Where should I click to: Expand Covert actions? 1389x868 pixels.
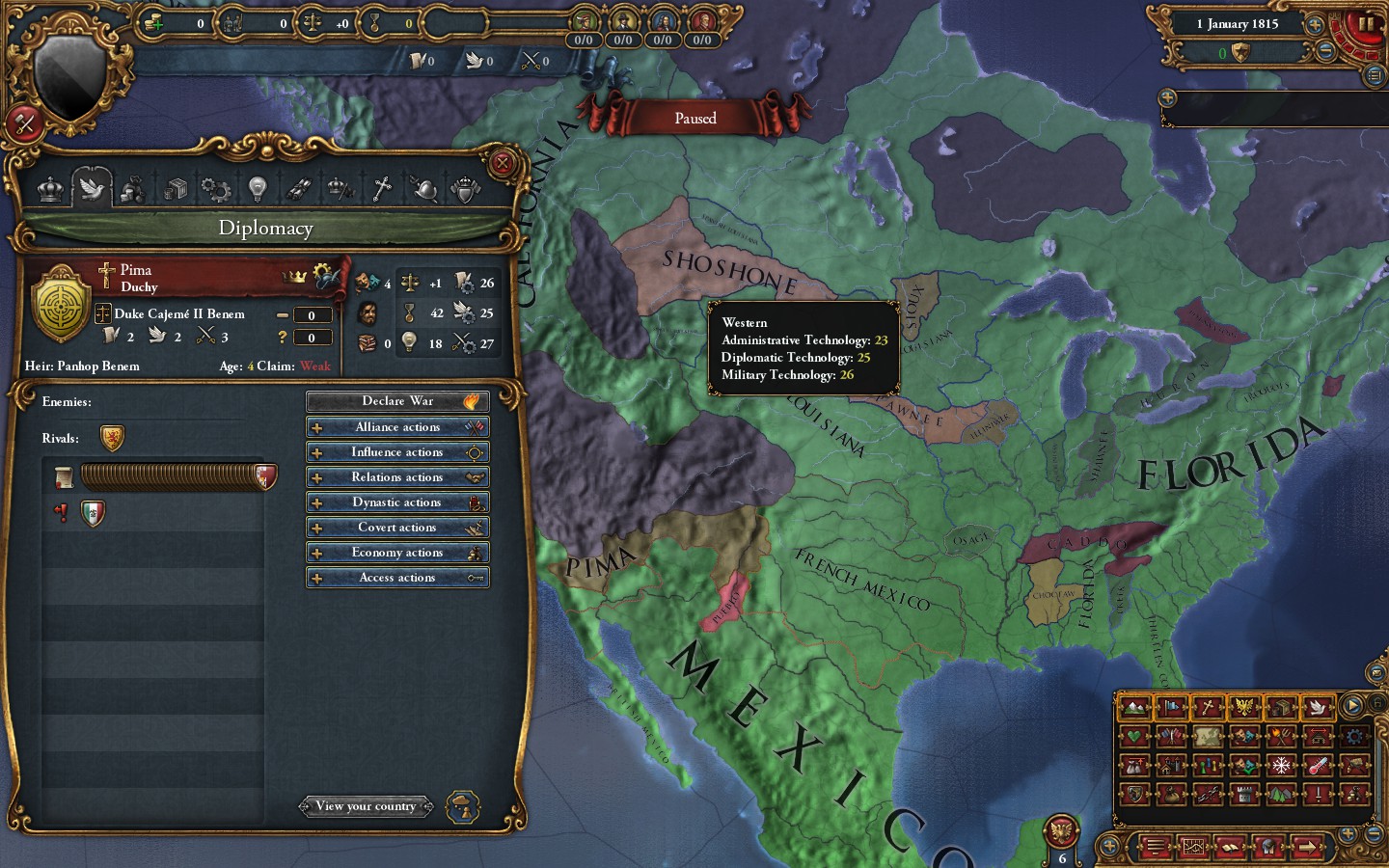tap(397, 527)
